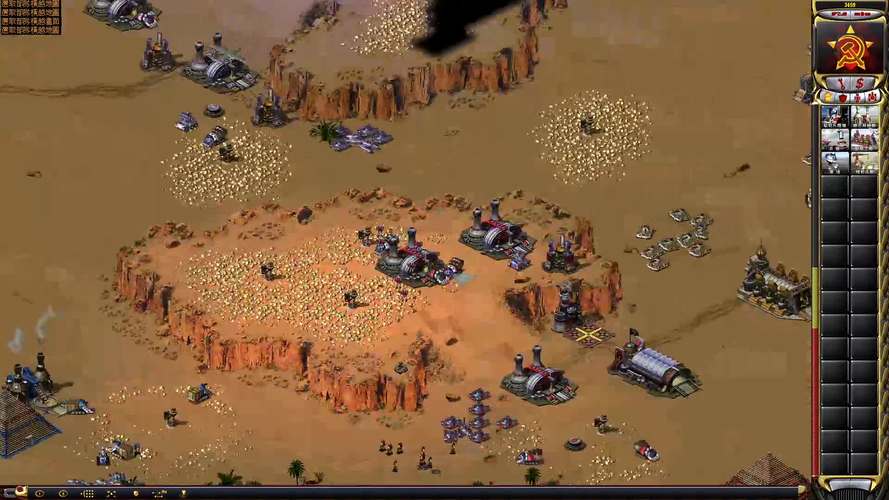
Task: Switch to the infantry build tab
Action: click(x=858, y=97)
